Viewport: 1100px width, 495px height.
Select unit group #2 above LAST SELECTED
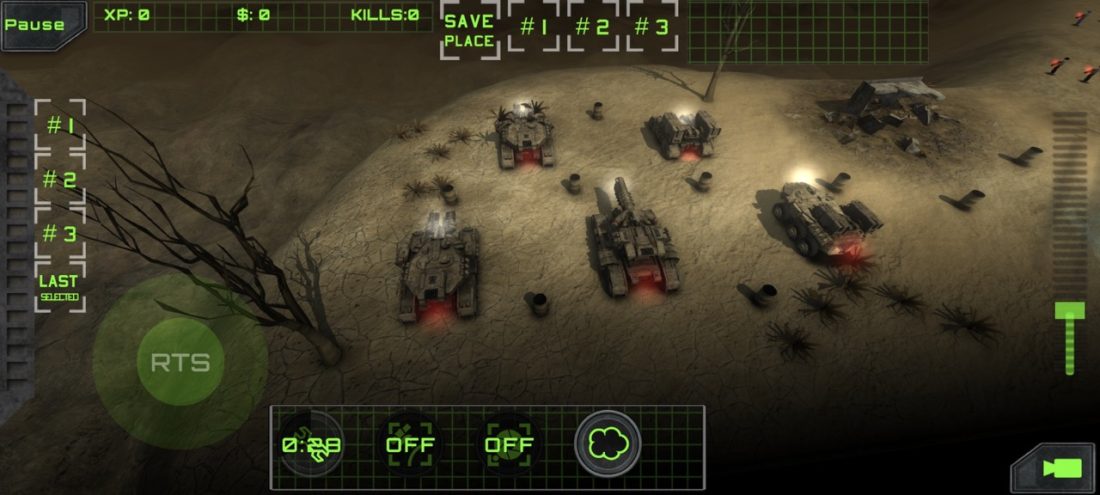pyautogui.click(x=61, y=180)
